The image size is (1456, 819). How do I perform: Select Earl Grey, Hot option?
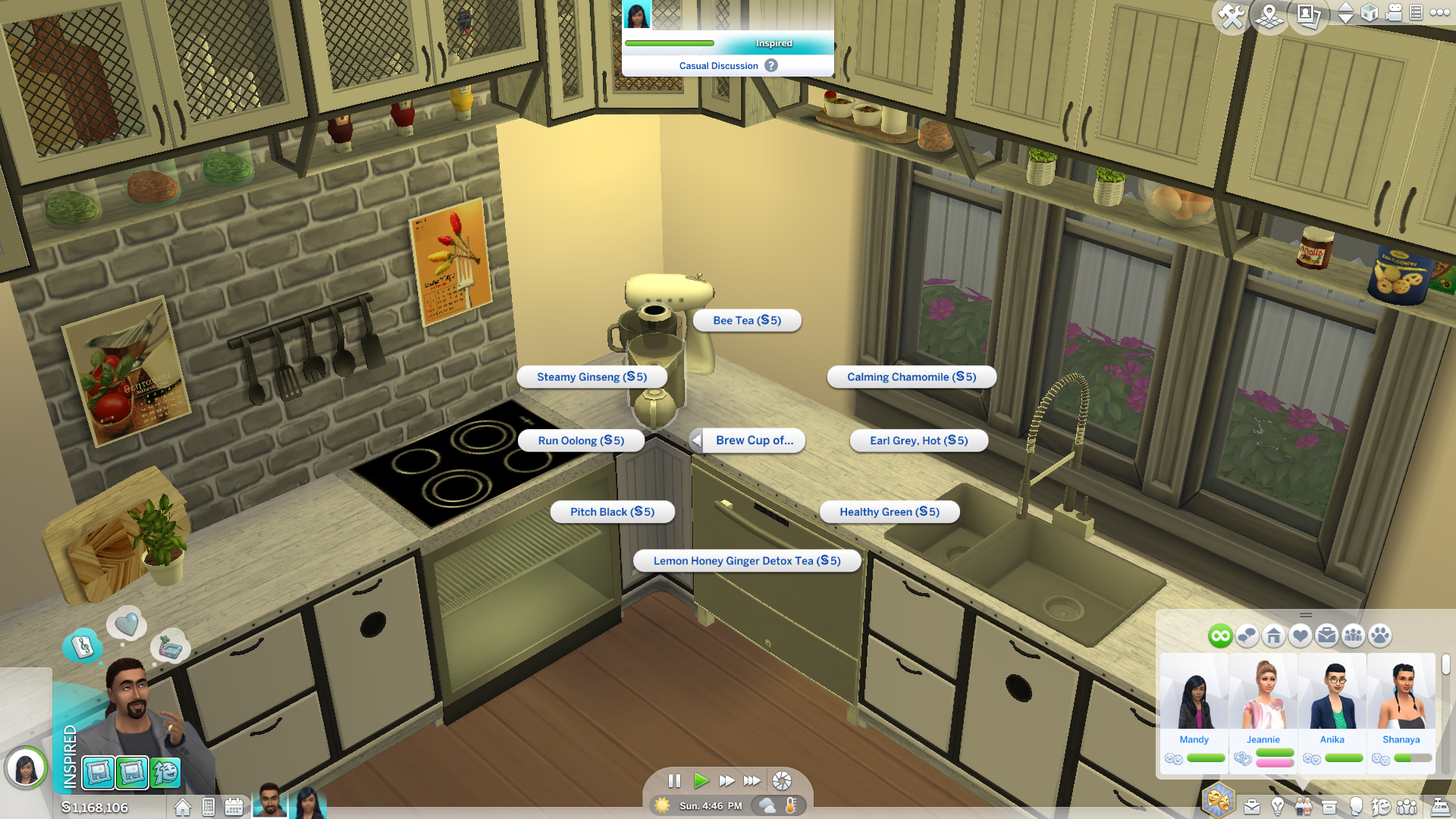918,441
